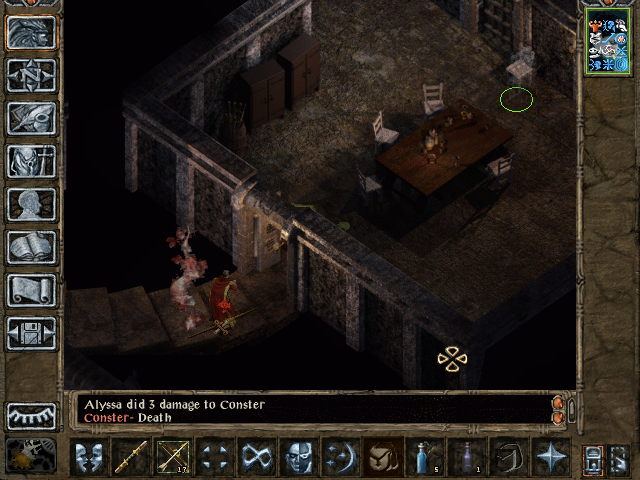Click the infinity symbol action button
Screen dimensions: 640x480
[258, 457]
